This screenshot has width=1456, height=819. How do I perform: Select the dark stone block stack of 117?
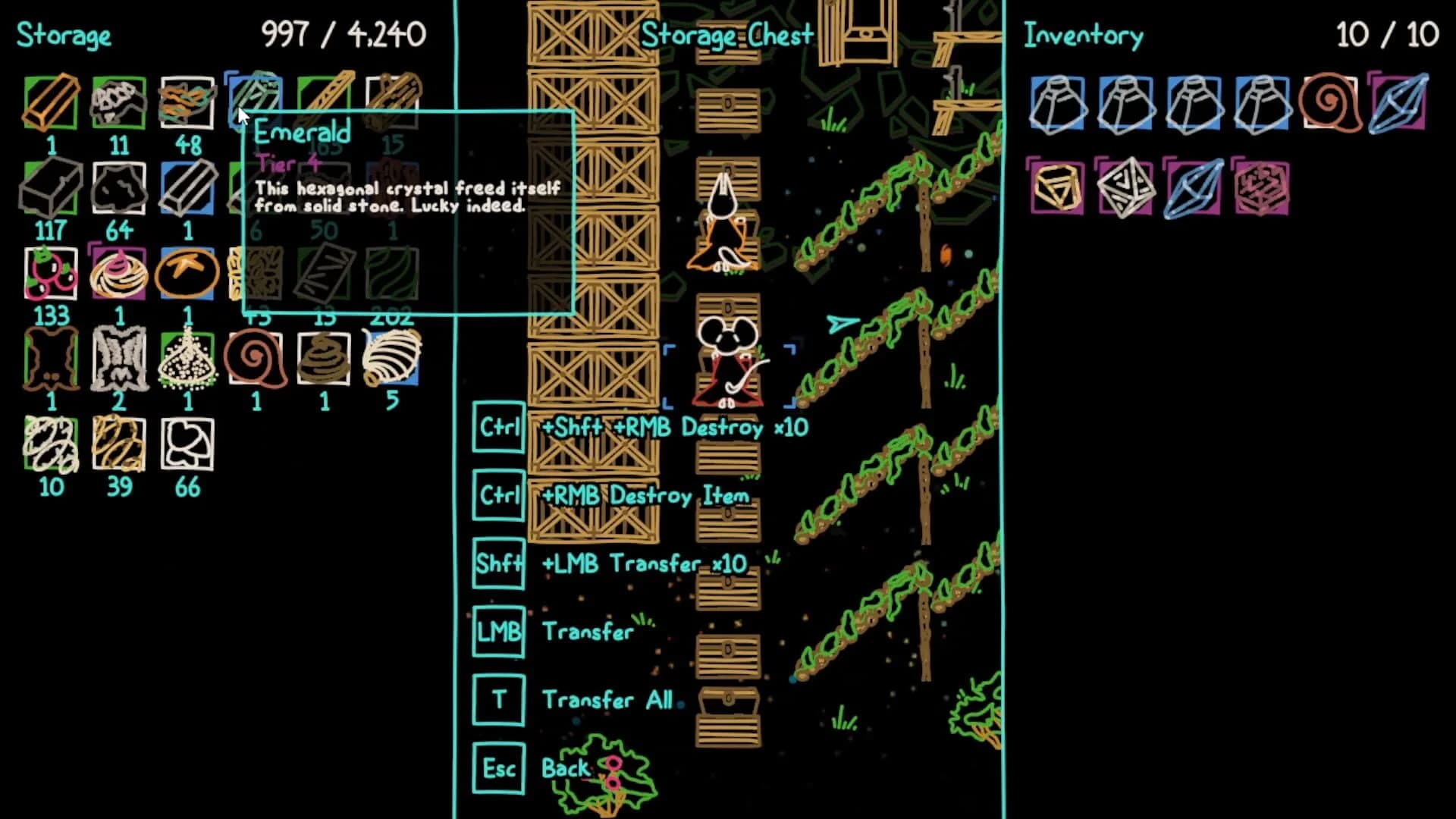[49, 186]
